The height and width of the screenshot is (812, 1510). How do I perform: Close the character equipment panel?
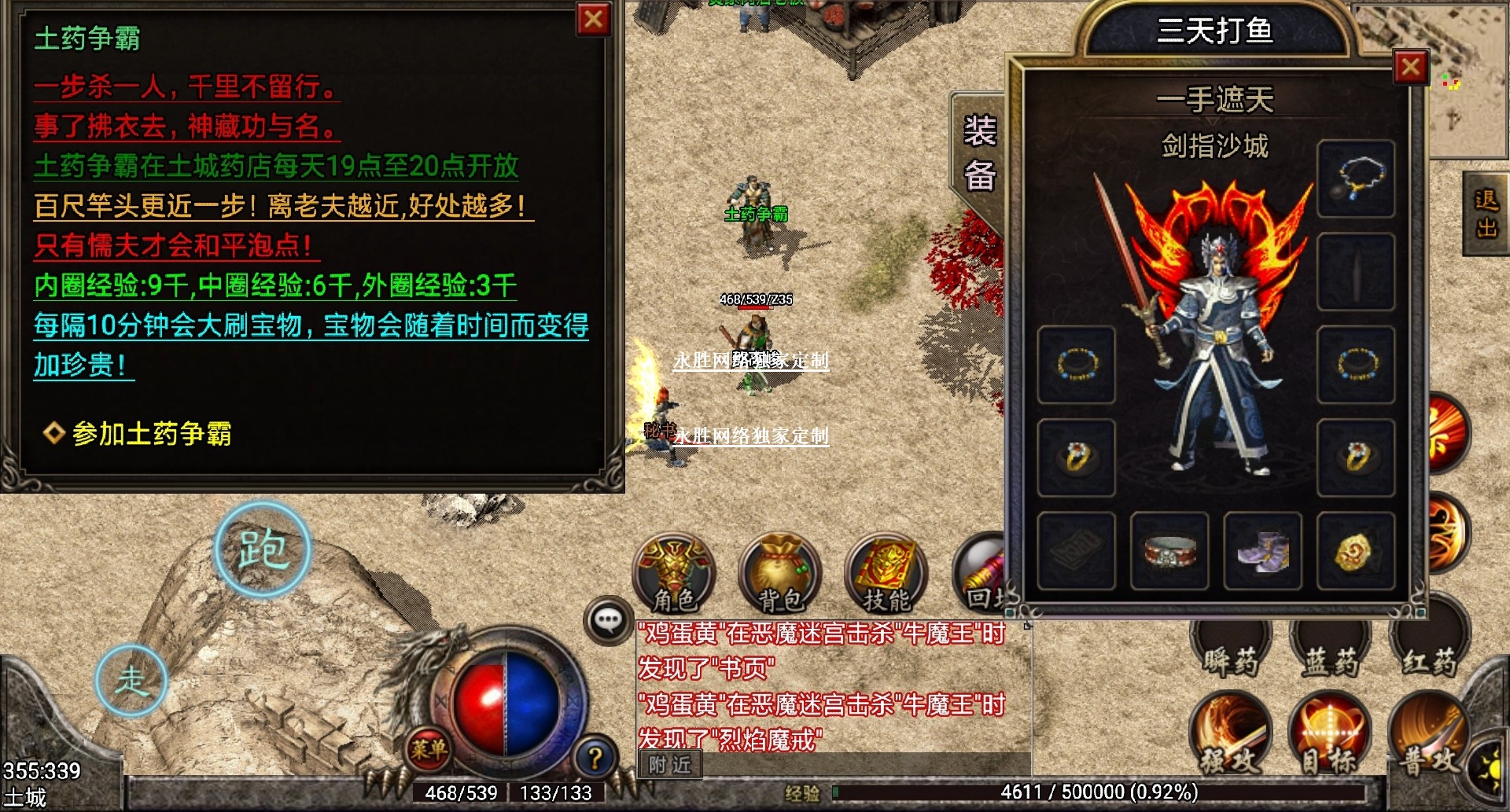tap(1409, 68)
